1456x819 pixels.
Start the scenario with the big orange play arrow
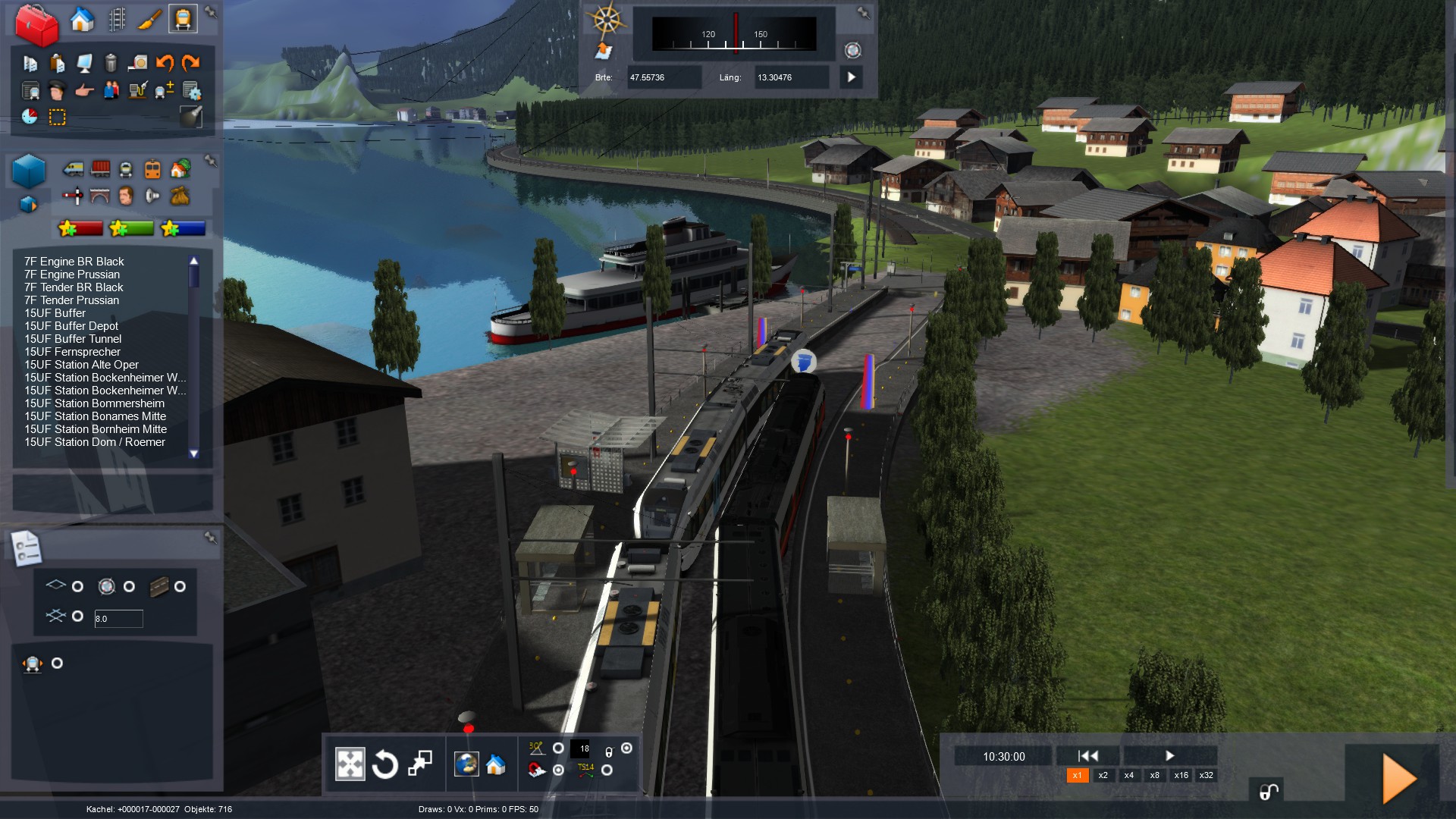(1398, 778)
